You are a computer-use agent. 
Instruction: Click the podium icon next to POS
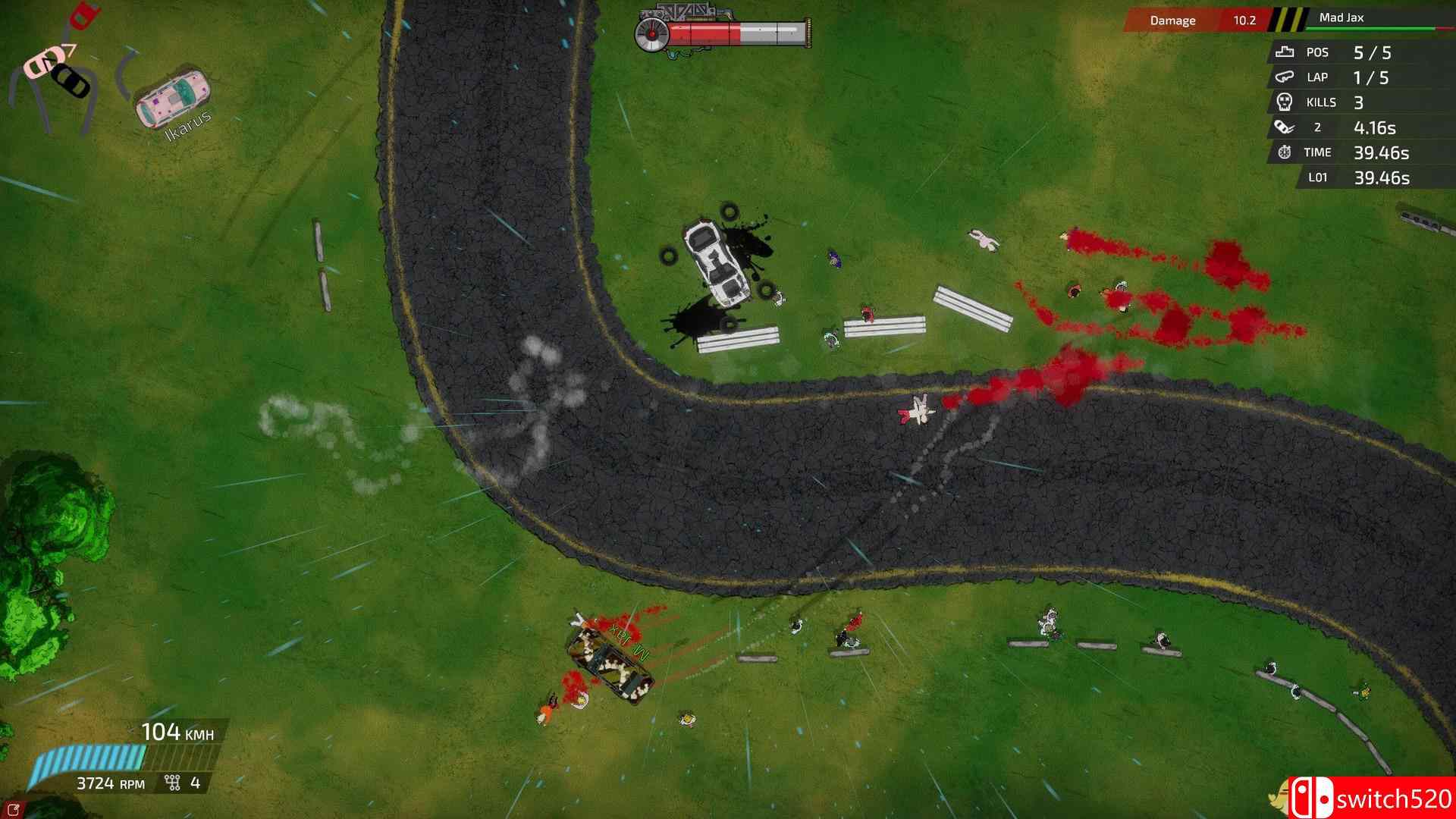(1283, 52)
